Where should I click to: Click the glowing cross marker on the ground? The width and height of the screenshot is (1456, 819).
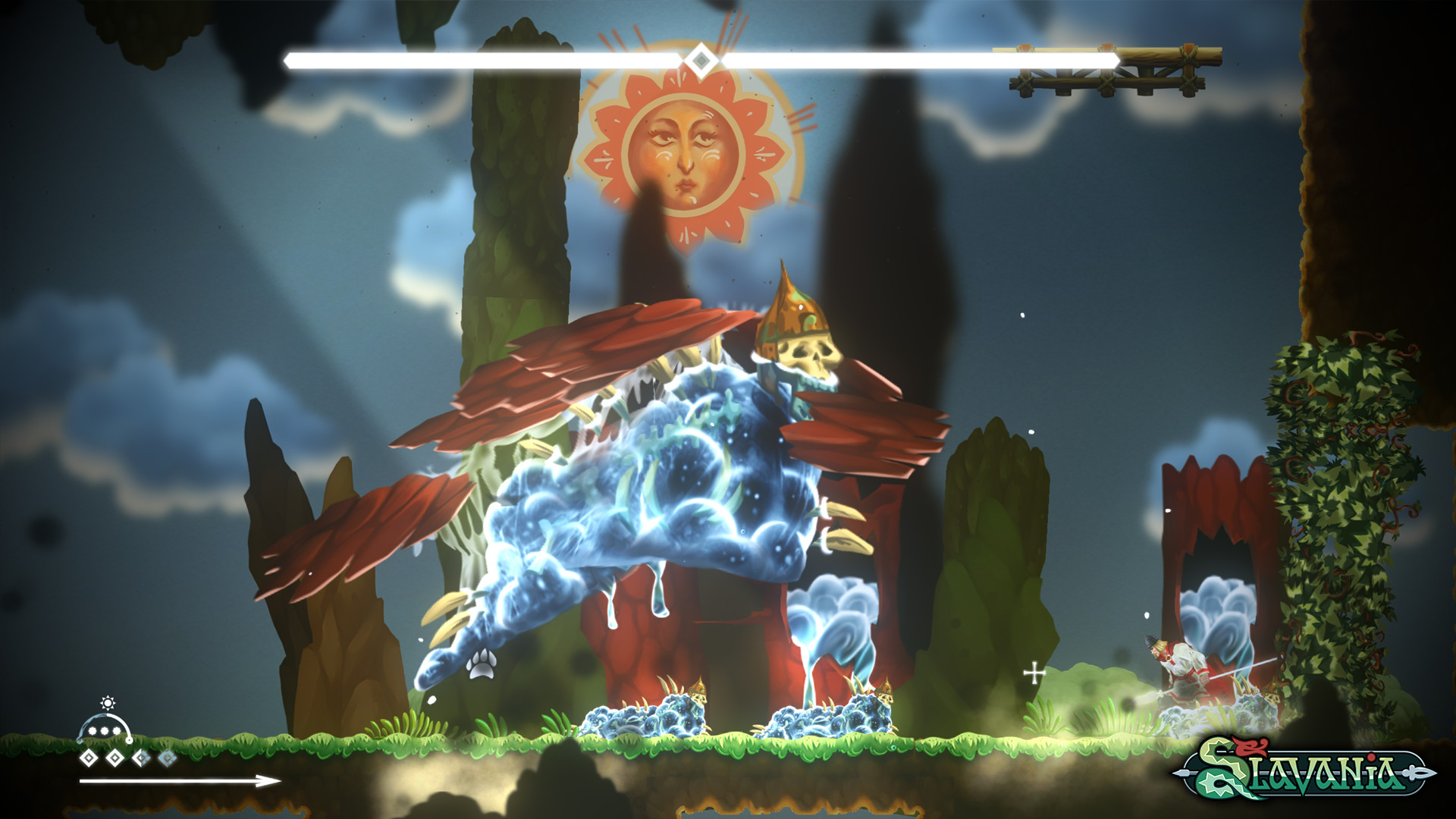click(1035, 671)
